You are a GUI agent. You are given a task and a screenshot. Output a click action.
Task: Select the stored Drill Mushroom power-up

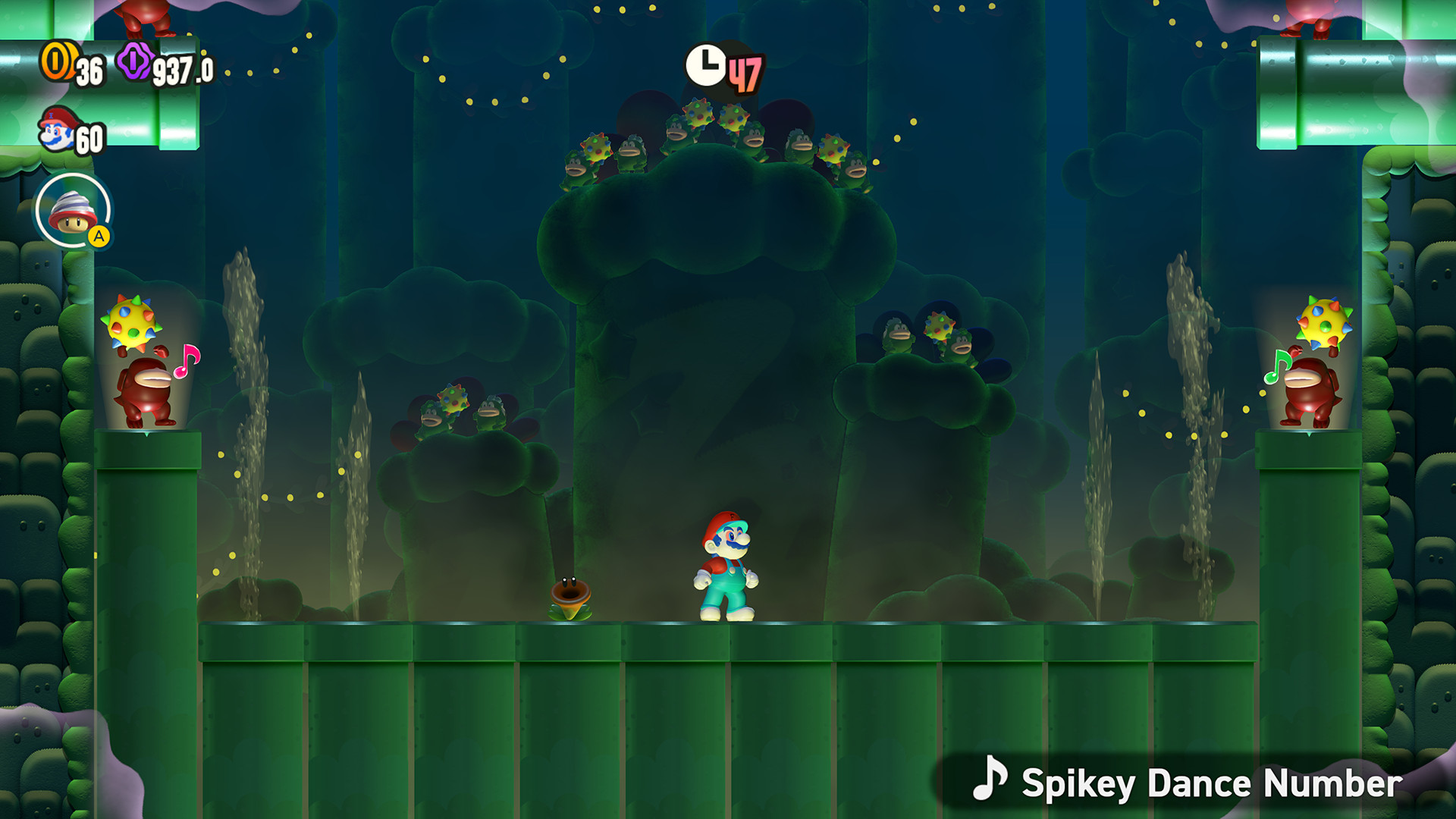click(72, 213)
